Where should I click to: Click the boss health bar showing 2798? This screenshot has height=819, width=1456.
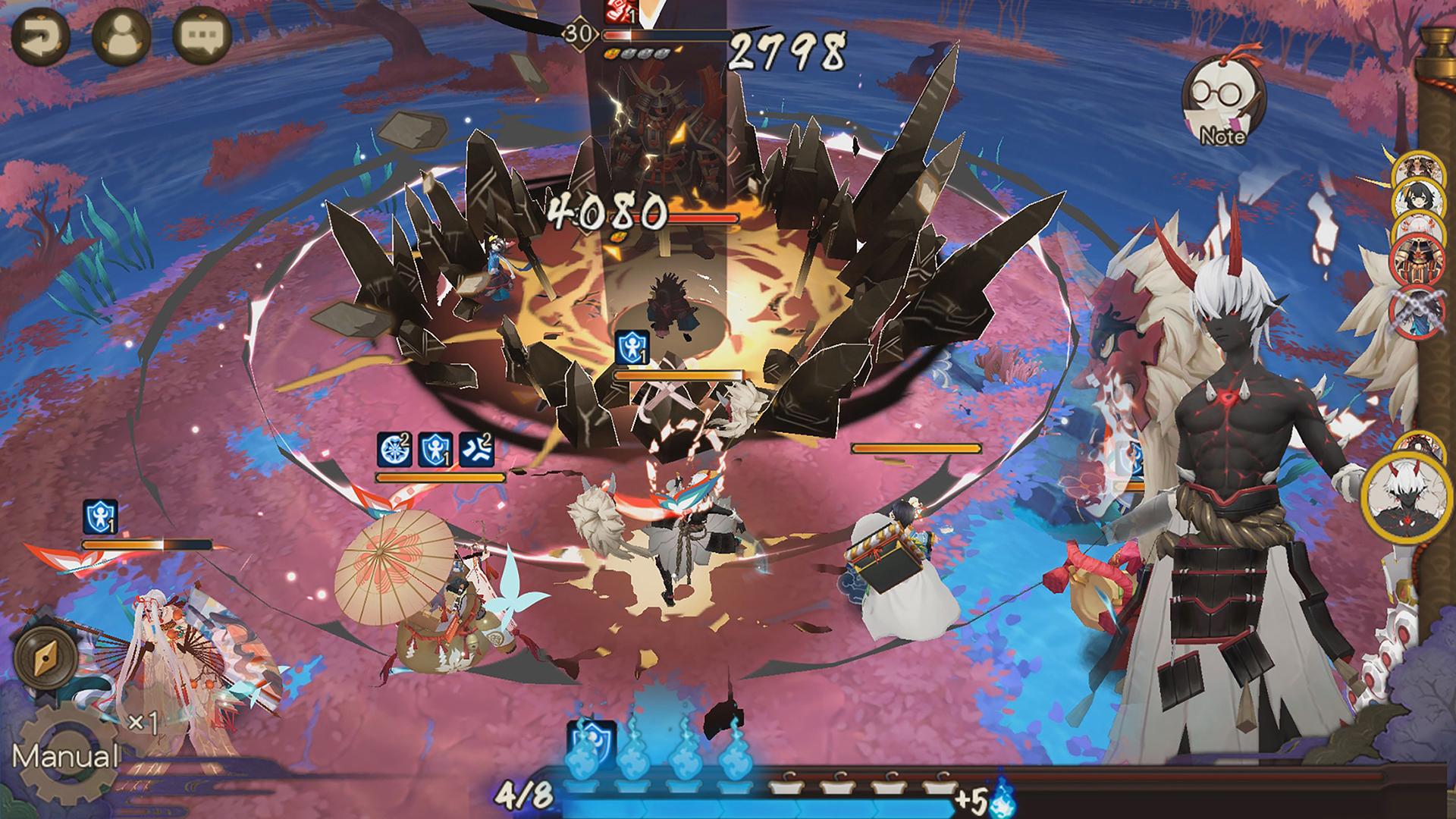coord(667,34)
